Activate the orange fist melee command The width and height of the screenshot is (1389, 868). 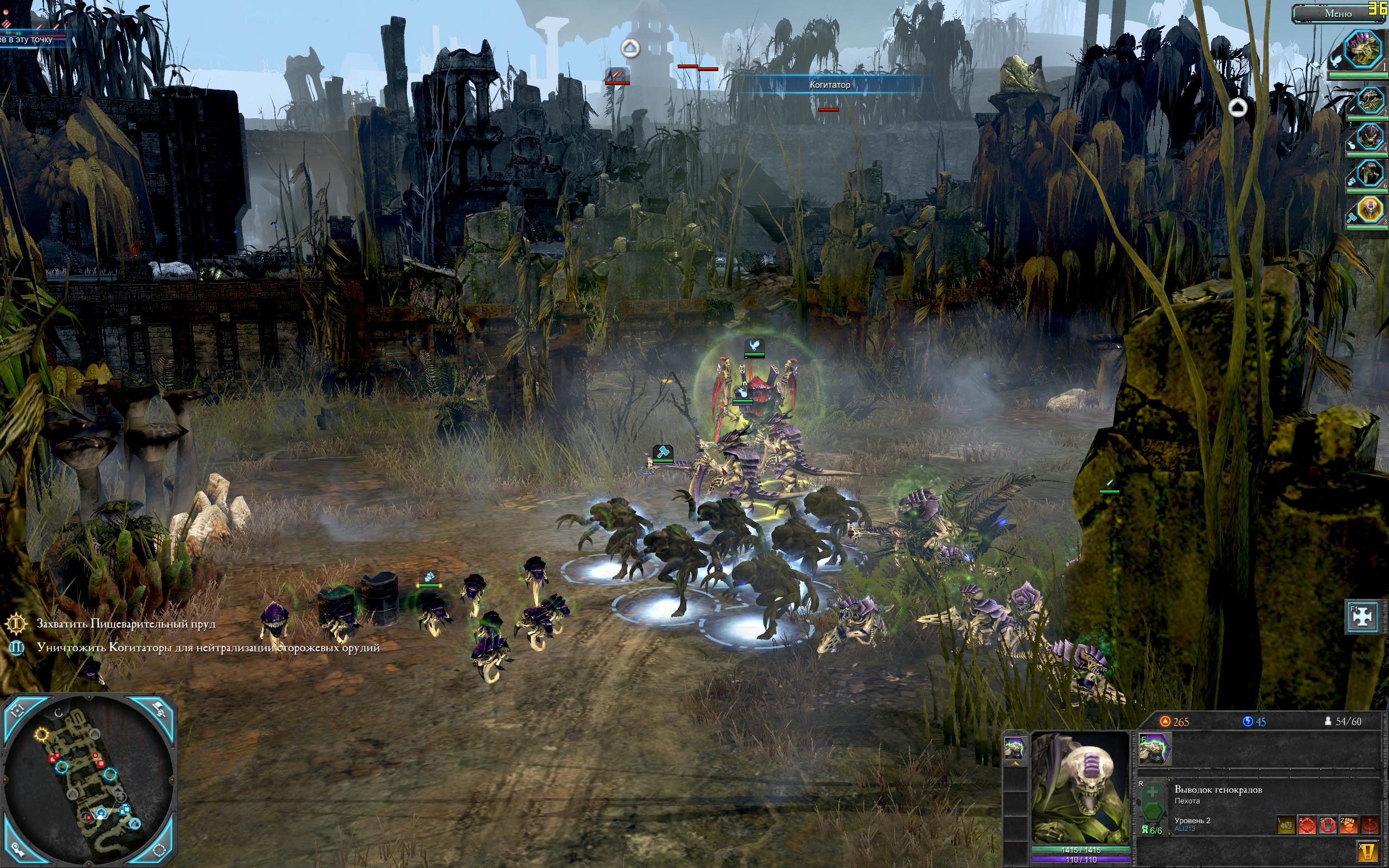point(1348,826)
